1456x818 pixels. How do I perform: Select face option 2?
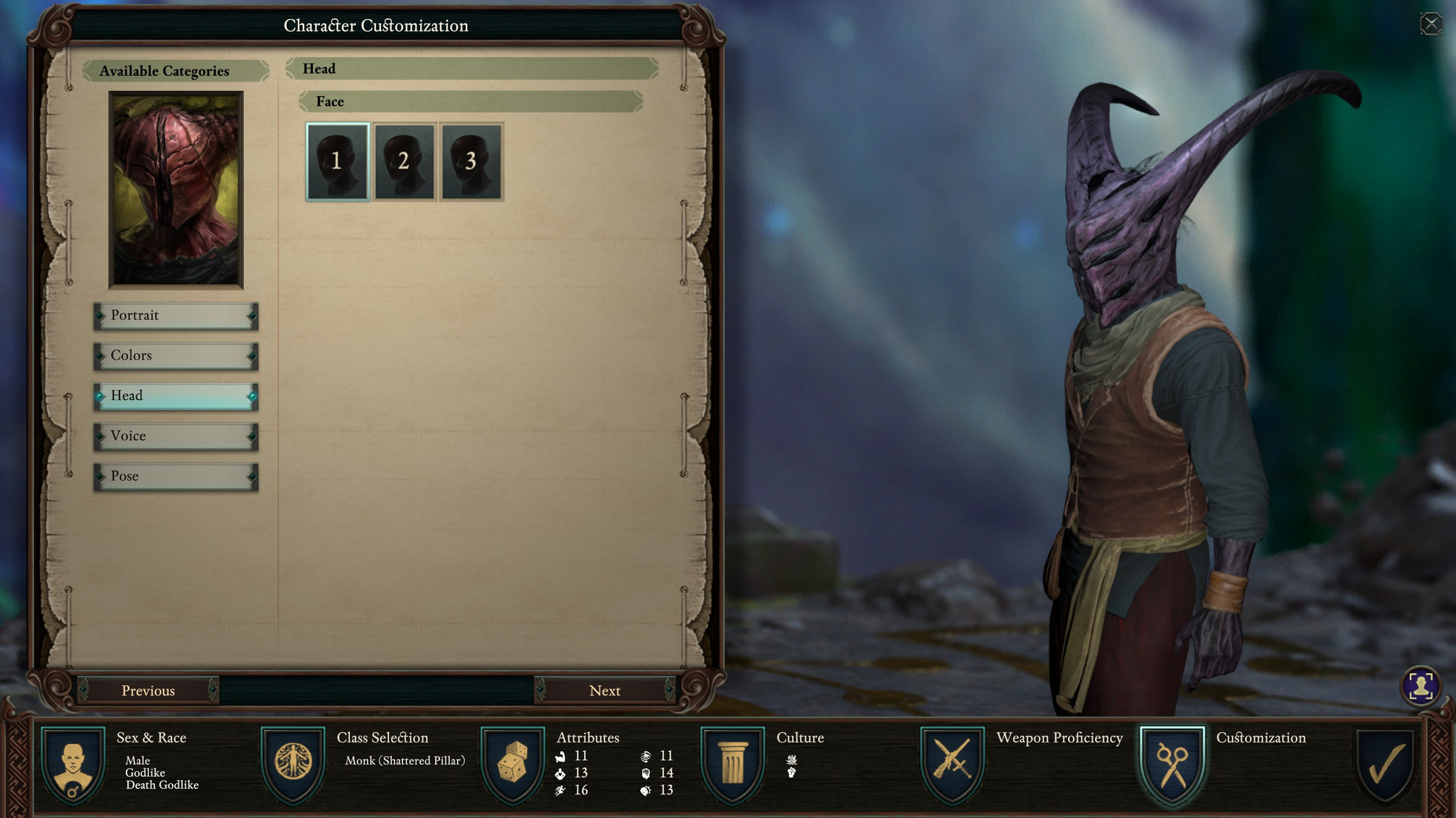[x=404, y=162]
